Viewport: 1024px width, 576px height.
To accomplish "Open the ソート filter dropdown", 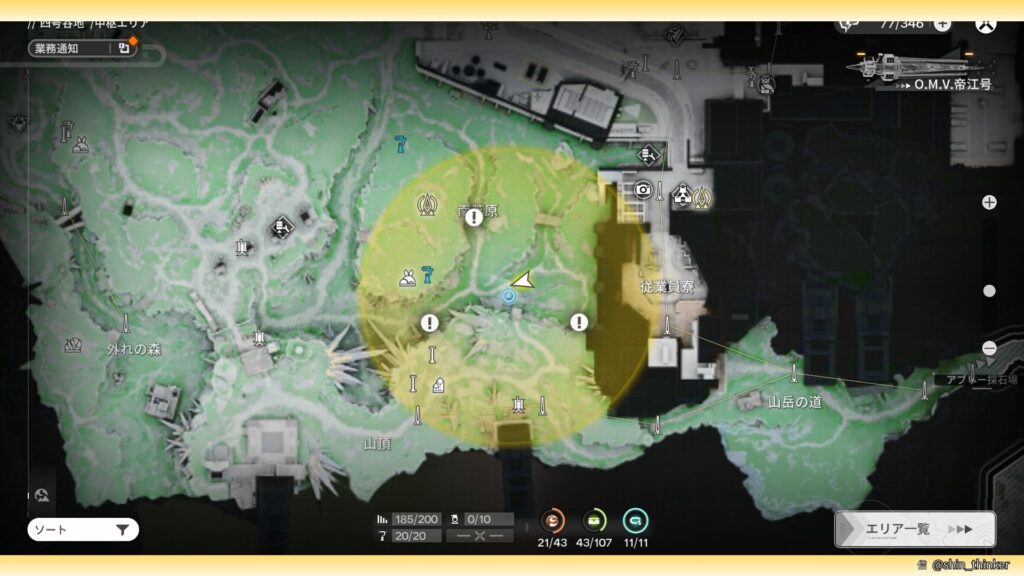I will tap(83, 530).
